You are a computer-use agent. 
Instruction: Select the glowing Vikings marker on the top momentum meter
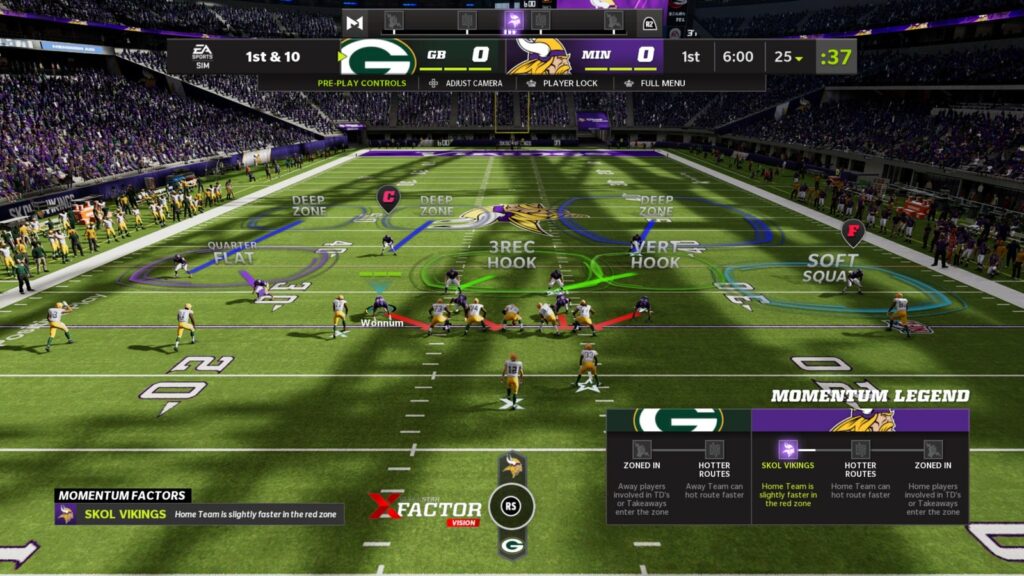pyautogui.click(x=513, y=21)
